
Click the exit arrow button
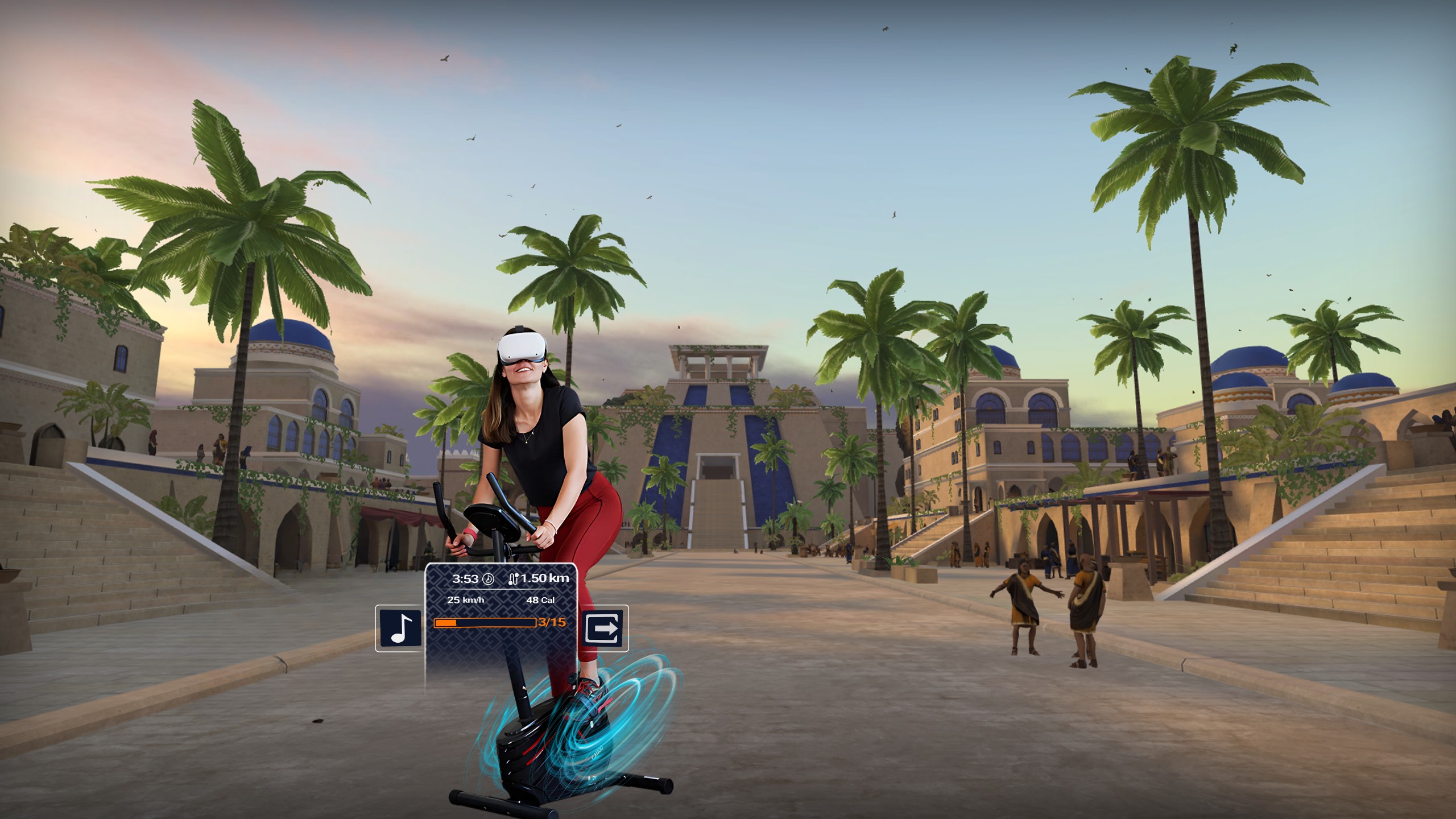pos(604,628)
